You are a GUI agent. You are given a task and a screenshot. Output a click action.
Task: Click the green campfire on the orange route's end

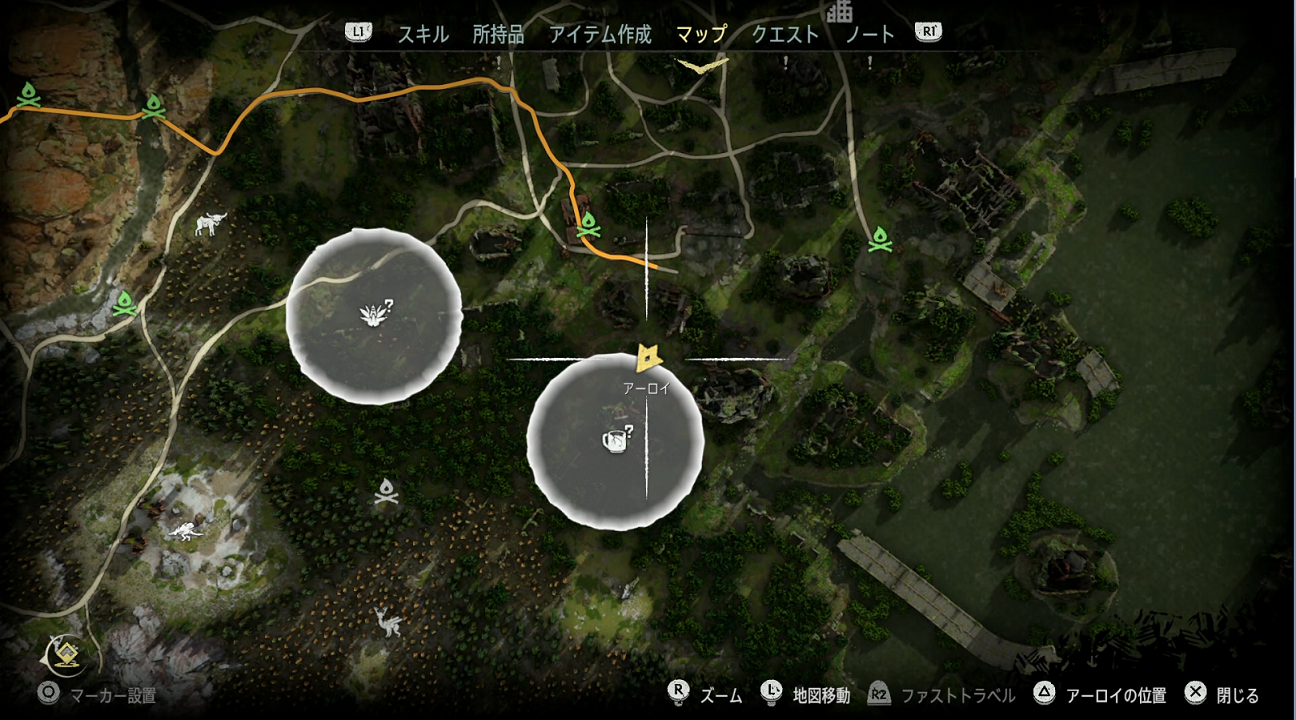589,225
